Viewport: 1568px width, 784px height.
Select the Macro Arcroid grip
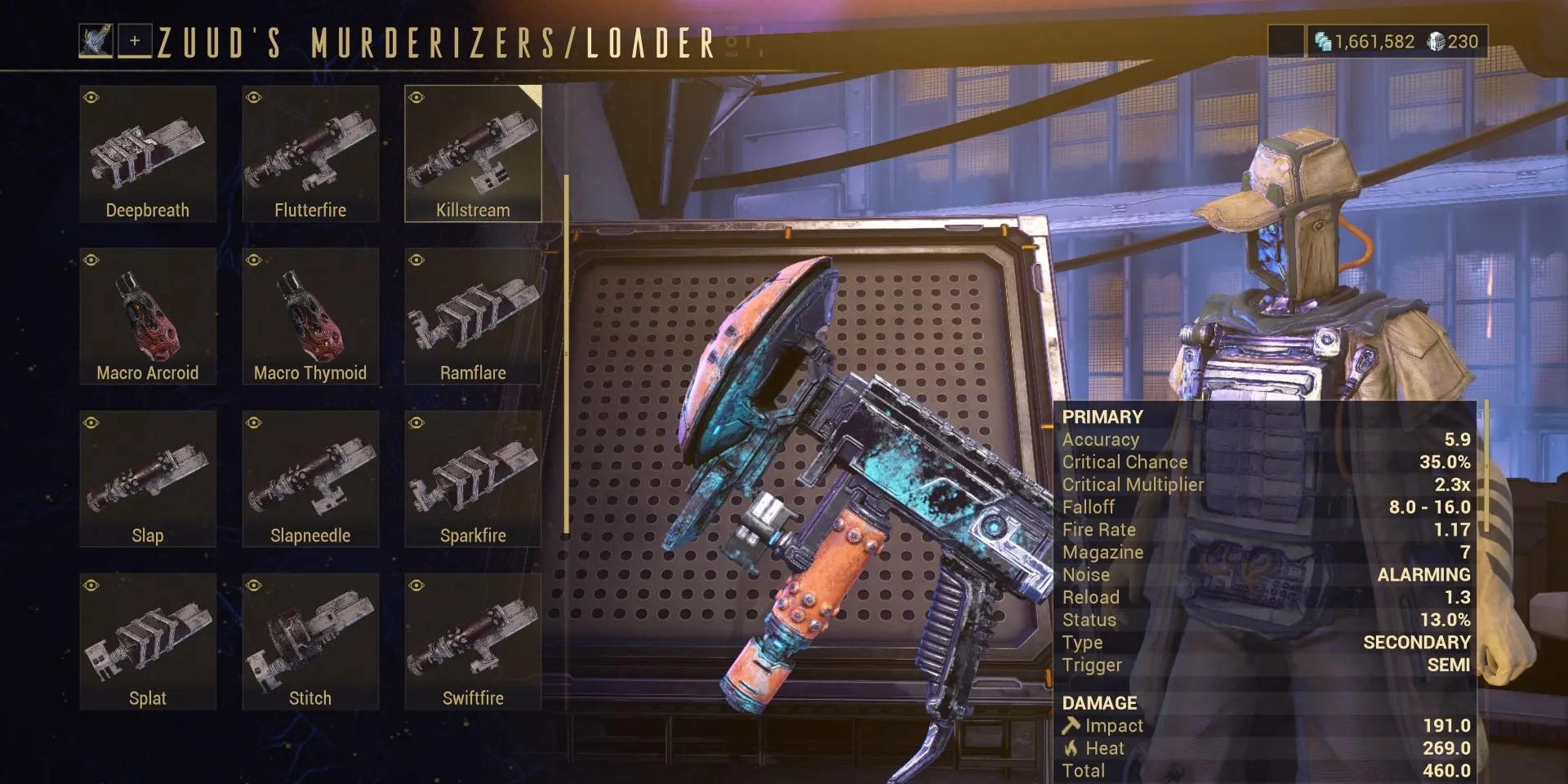[147, 314]
